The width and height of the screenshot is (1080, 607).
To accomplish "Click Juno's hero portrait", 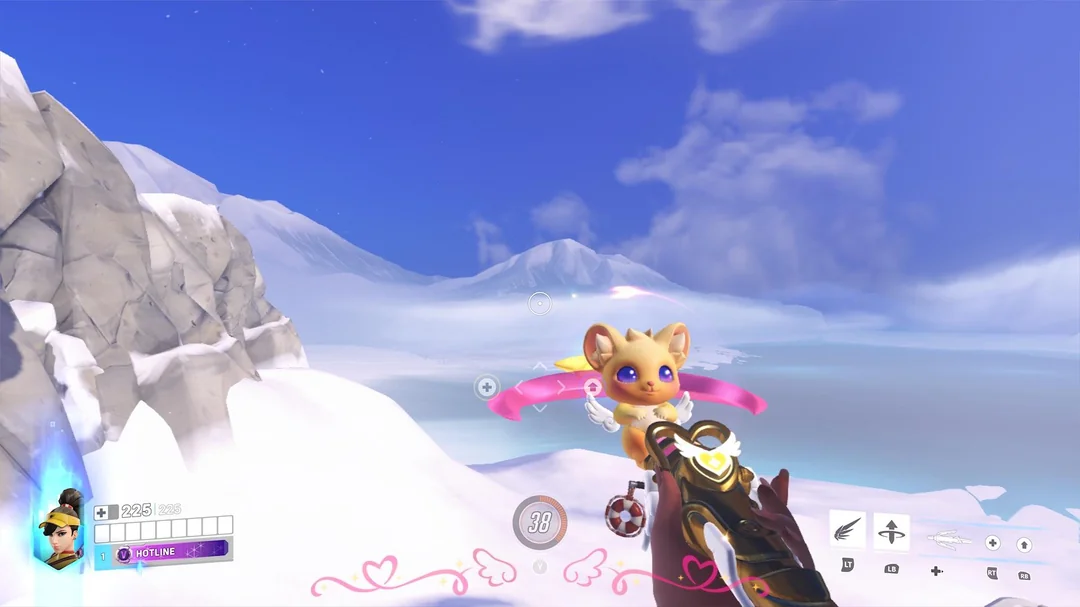I will click(x=61, y=527).
